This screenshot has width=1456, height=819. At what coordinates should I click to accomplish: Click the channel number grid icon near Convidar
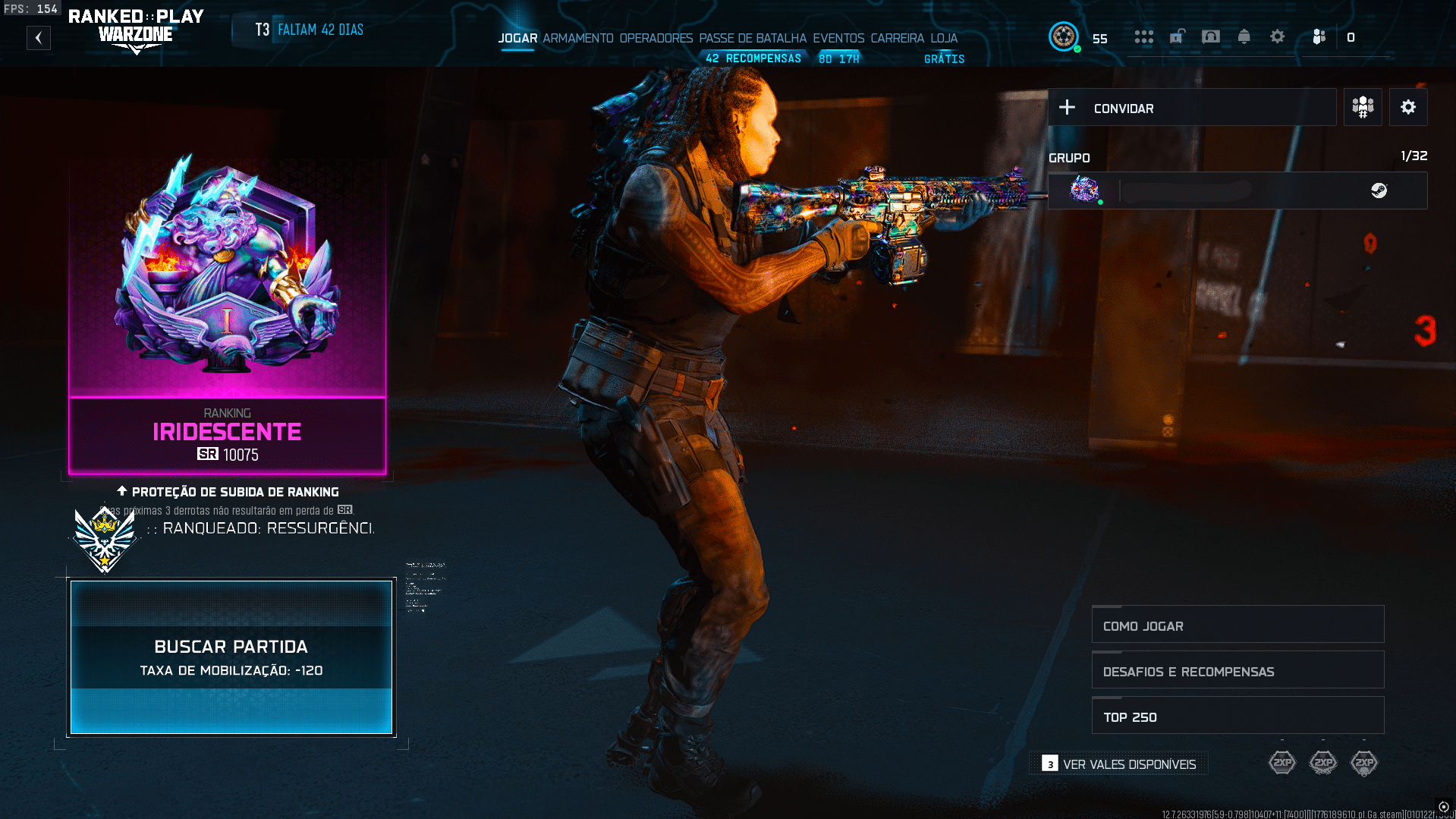click(1362, 106)
